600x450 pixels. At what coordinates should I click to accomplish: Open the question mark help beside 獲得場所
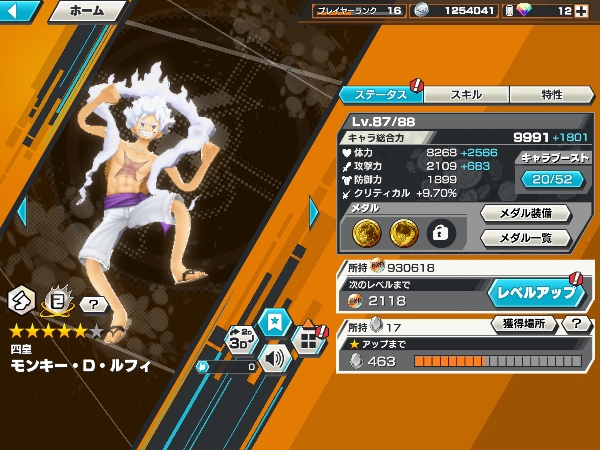click(576, 324)
